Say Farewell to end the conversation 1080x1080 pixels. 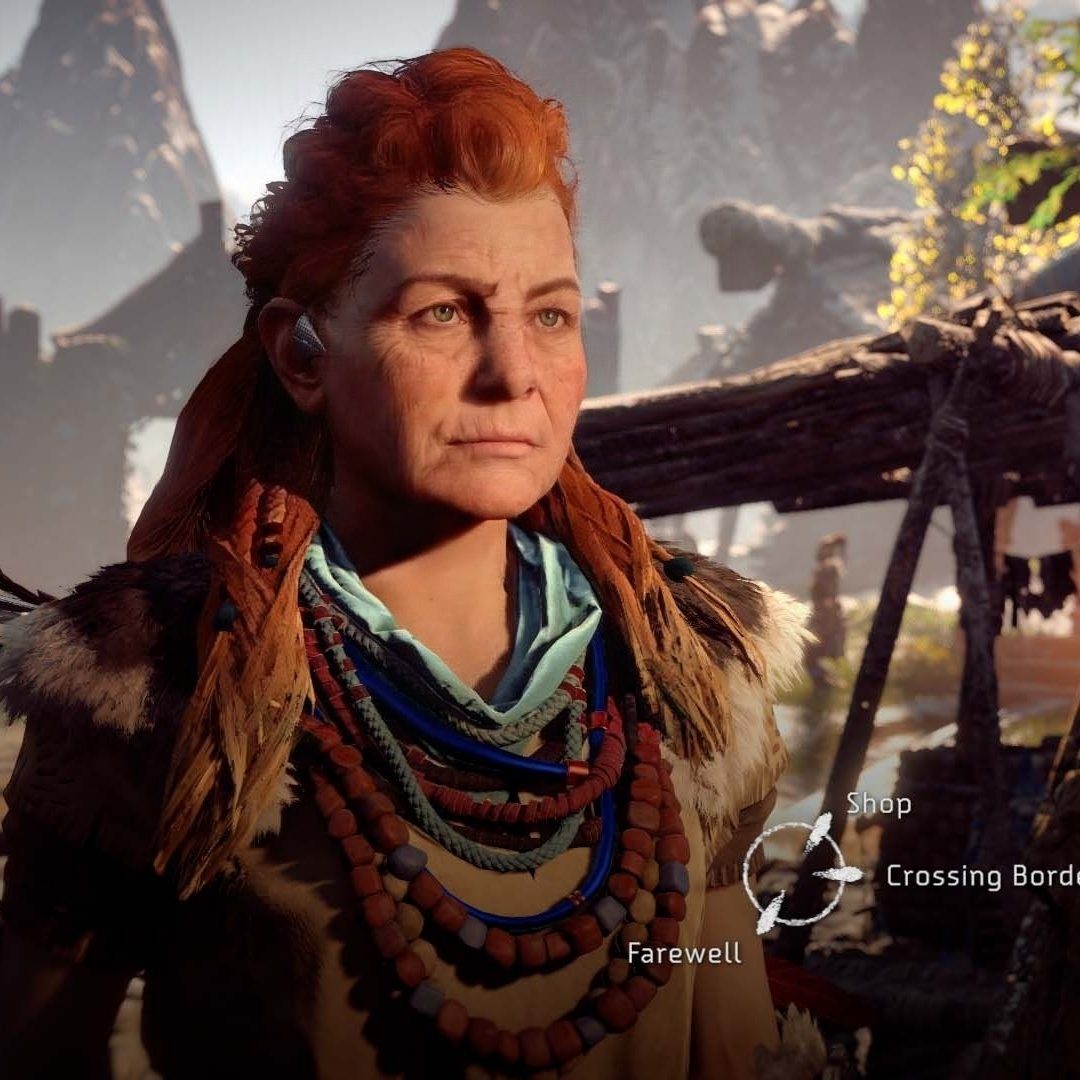point(684,953)
